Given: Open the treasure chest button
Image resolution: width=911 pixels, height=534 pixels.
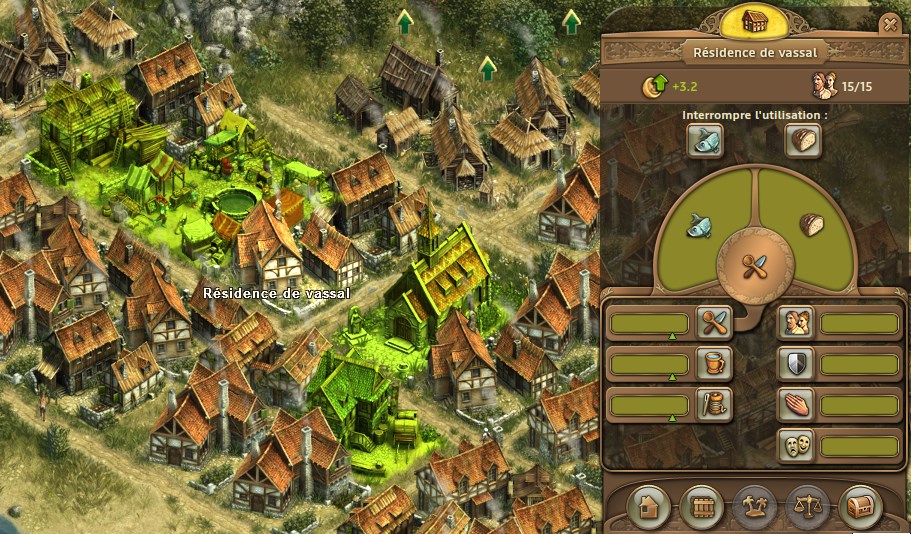Looking at the screenshot, I should point(860,505).
